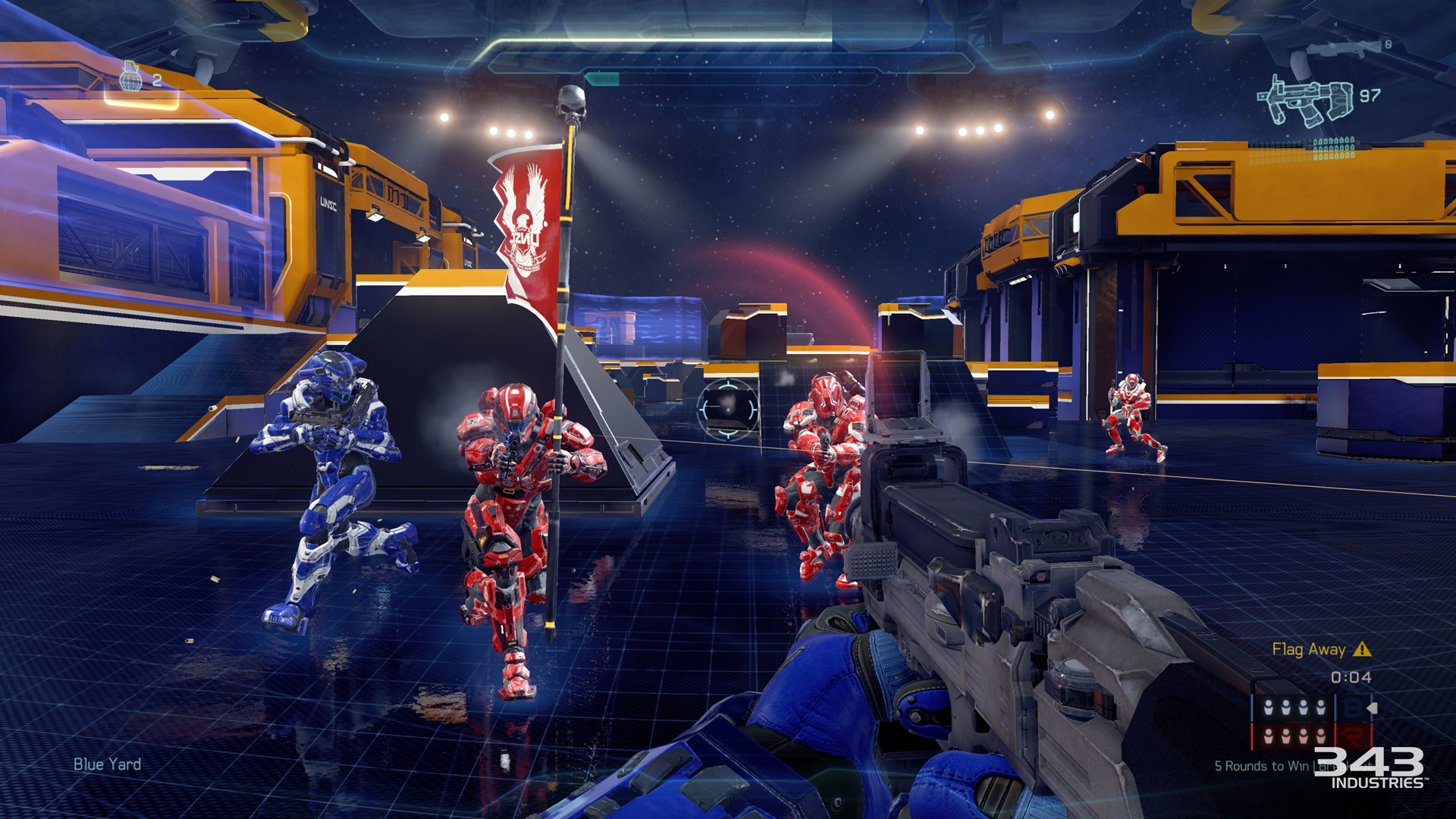Select the red team emblem on scoreboard
Image resolution: width=1456 pixels, height=819 pixels.
tap(1352, 736)
